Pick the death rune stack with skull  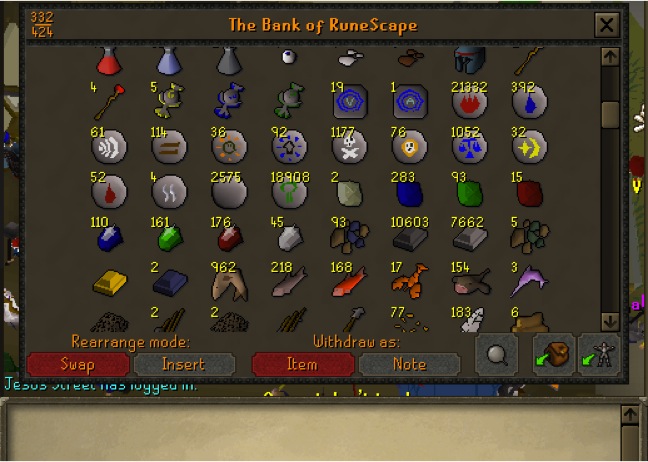coord(349,149)
